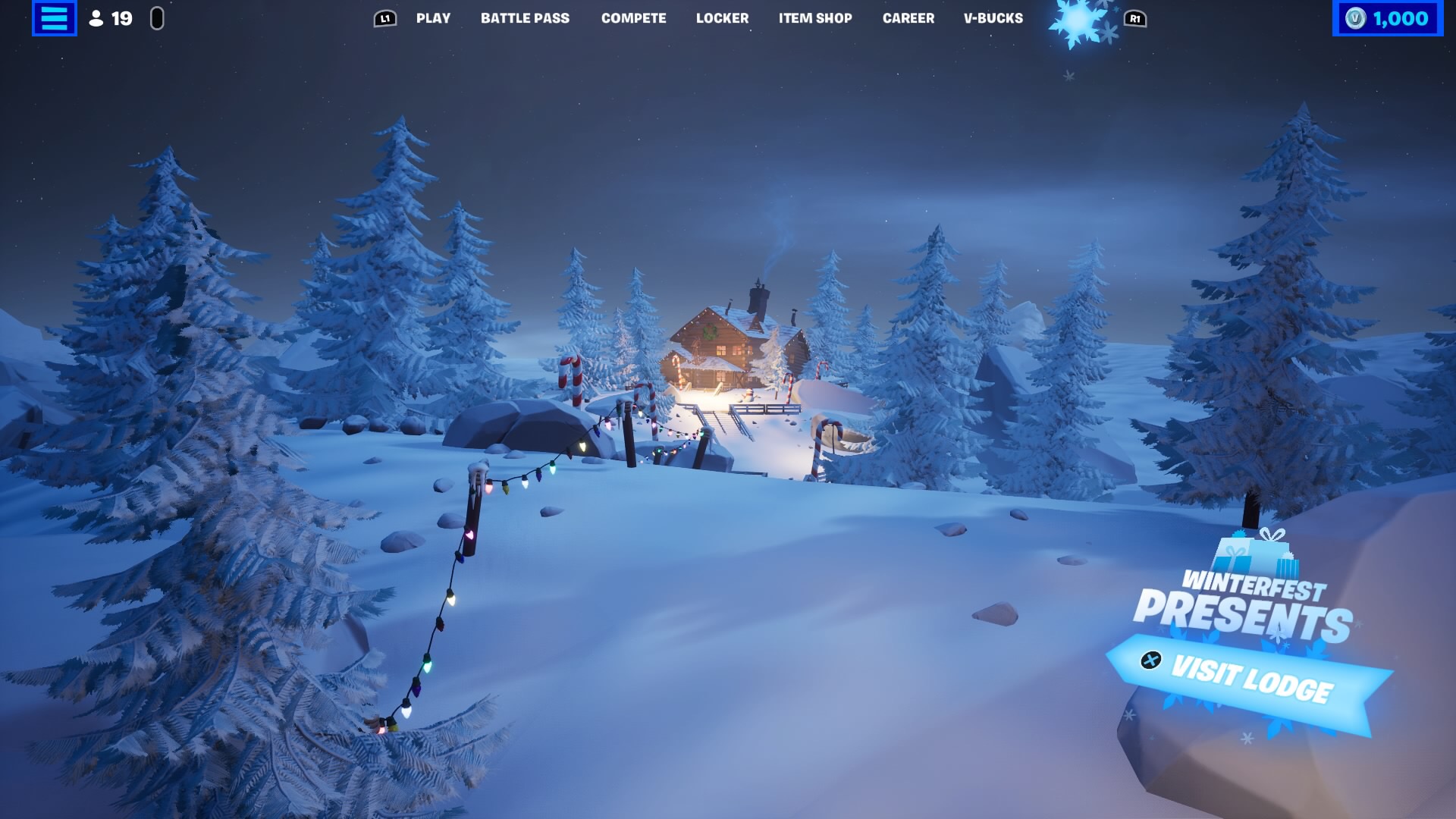Click the 1,000 V-Bucks balance button
Screen dimensions: 1456x819
click(1387, 18)
